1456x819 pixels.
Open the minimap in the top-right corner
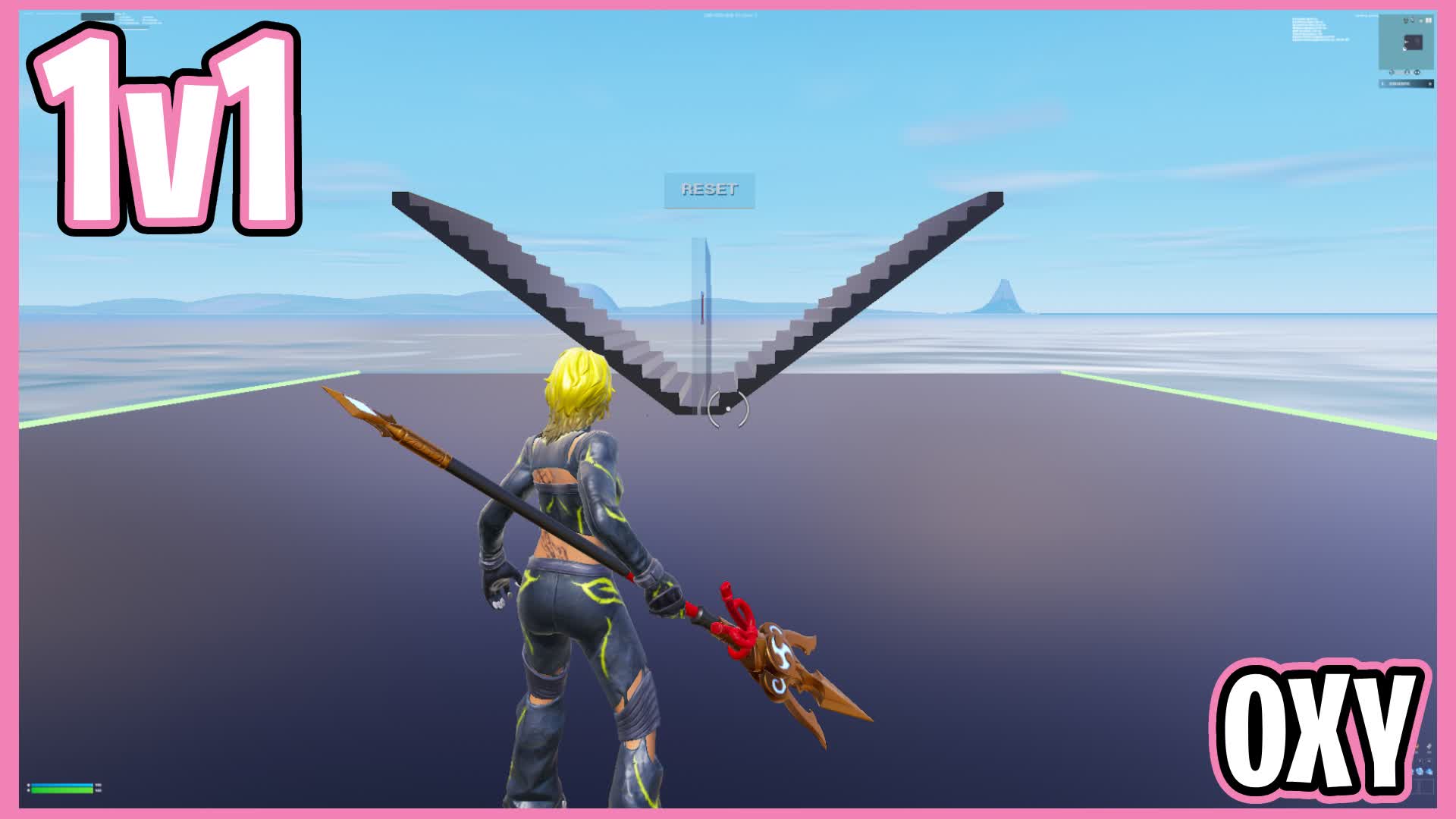pyautogui.click(x=1407, y=41)
